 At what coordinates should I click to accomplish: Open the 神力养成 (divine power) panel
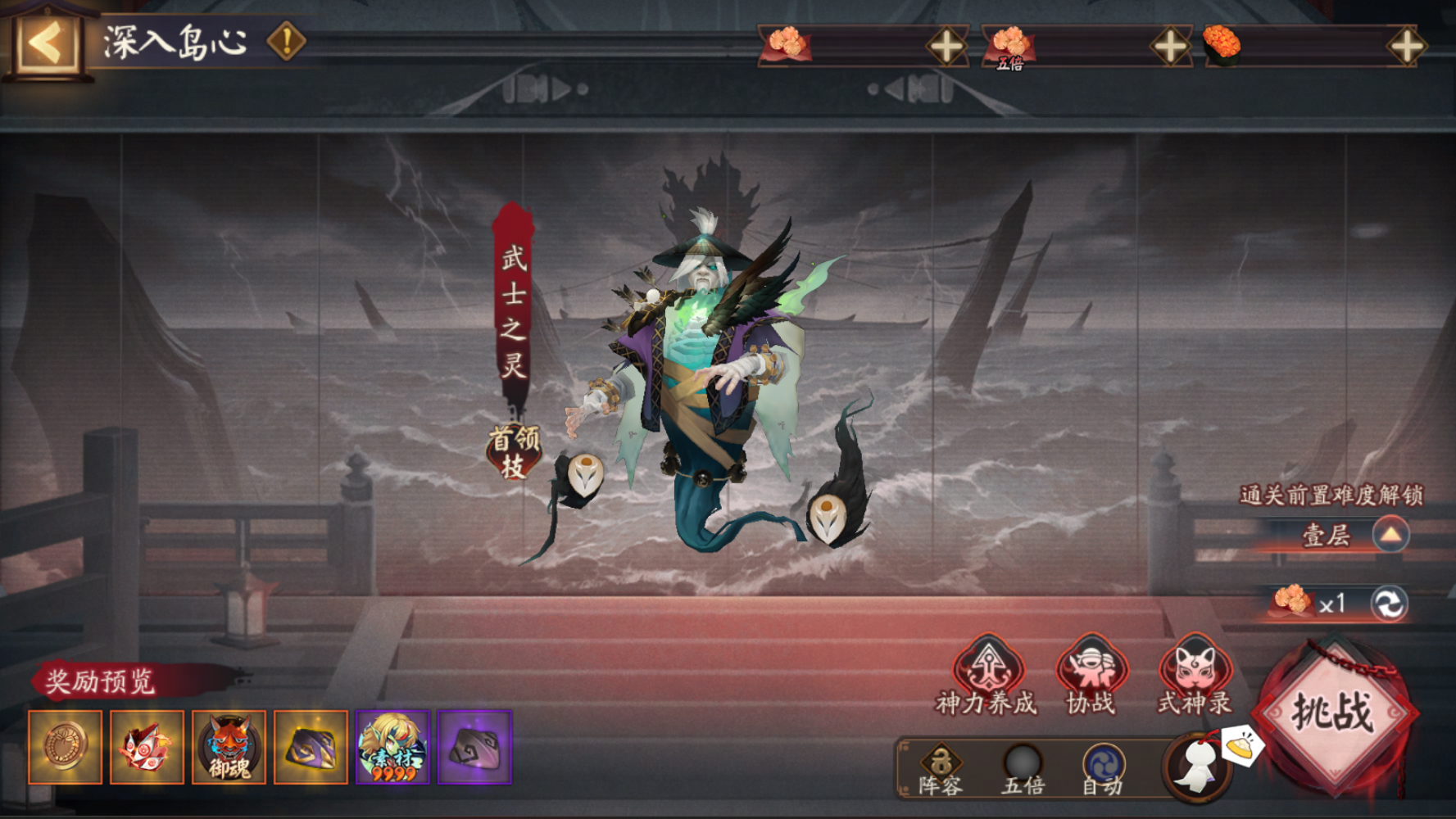pyautogui.click(x=988, y=680)
